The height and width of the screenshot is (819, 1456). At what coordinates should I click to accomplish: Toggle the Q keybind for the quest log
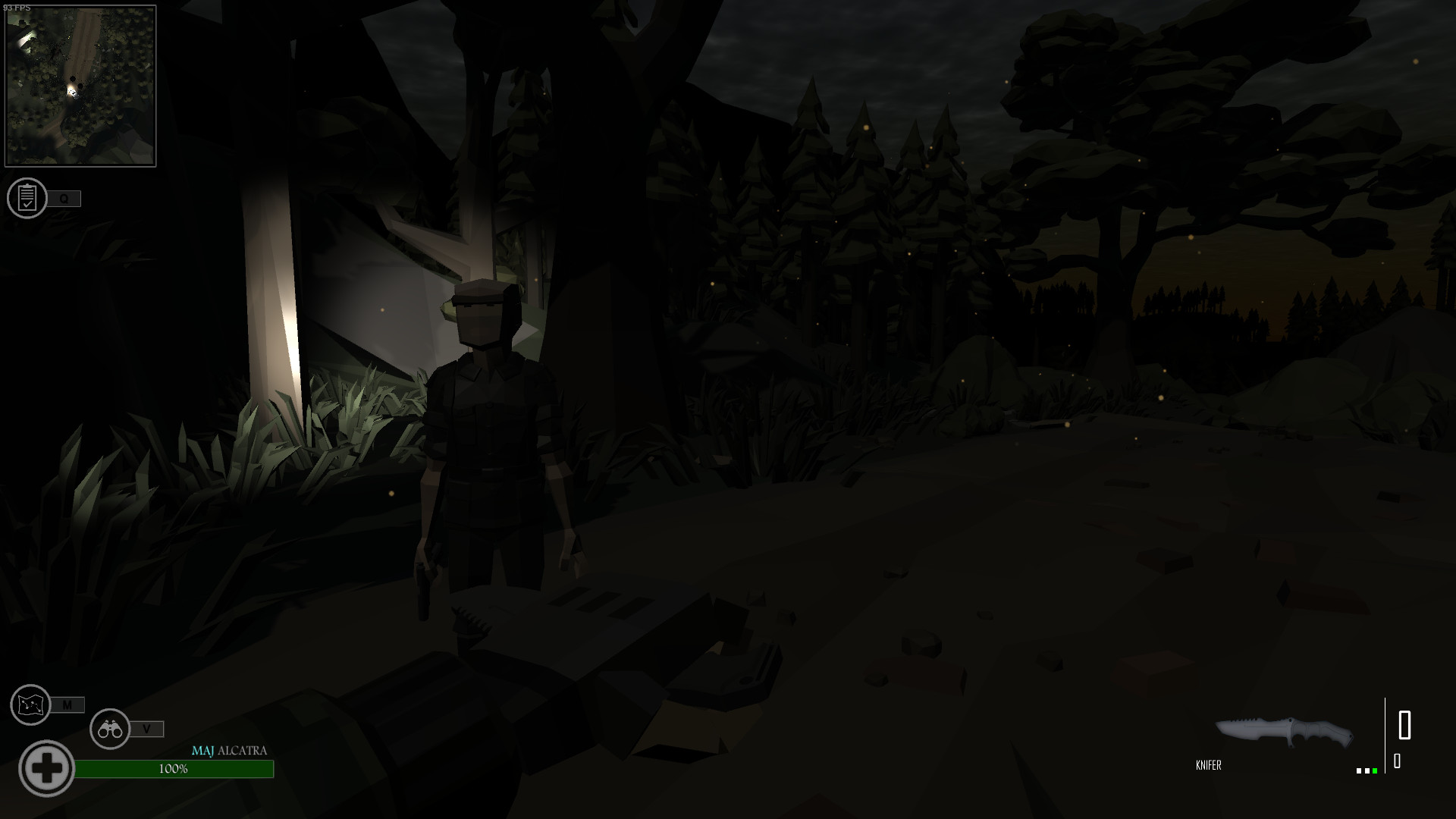64,199
